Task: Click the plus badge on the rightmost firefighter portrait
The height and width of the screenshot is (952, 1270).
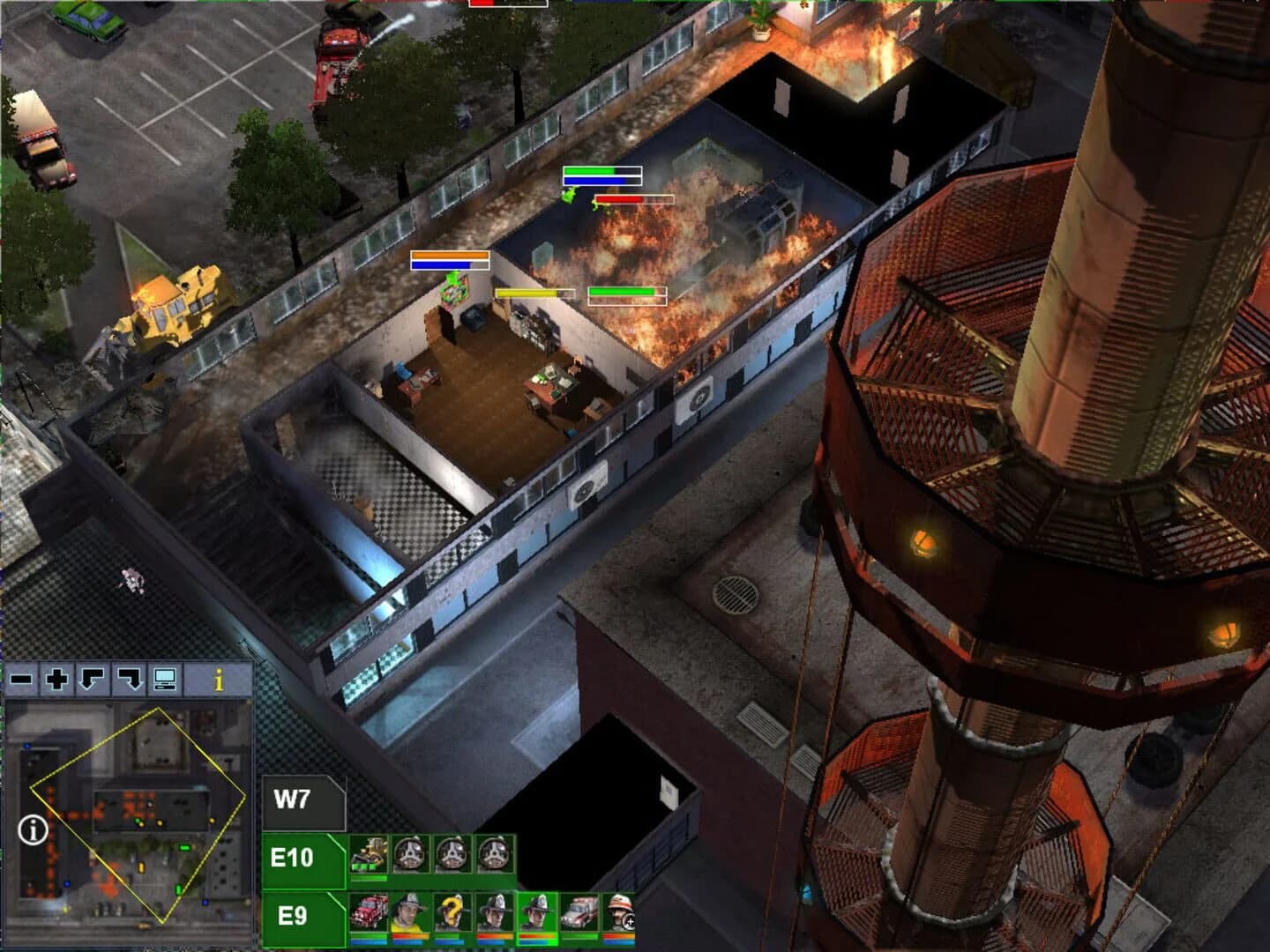Action: (x=630, y=922)
